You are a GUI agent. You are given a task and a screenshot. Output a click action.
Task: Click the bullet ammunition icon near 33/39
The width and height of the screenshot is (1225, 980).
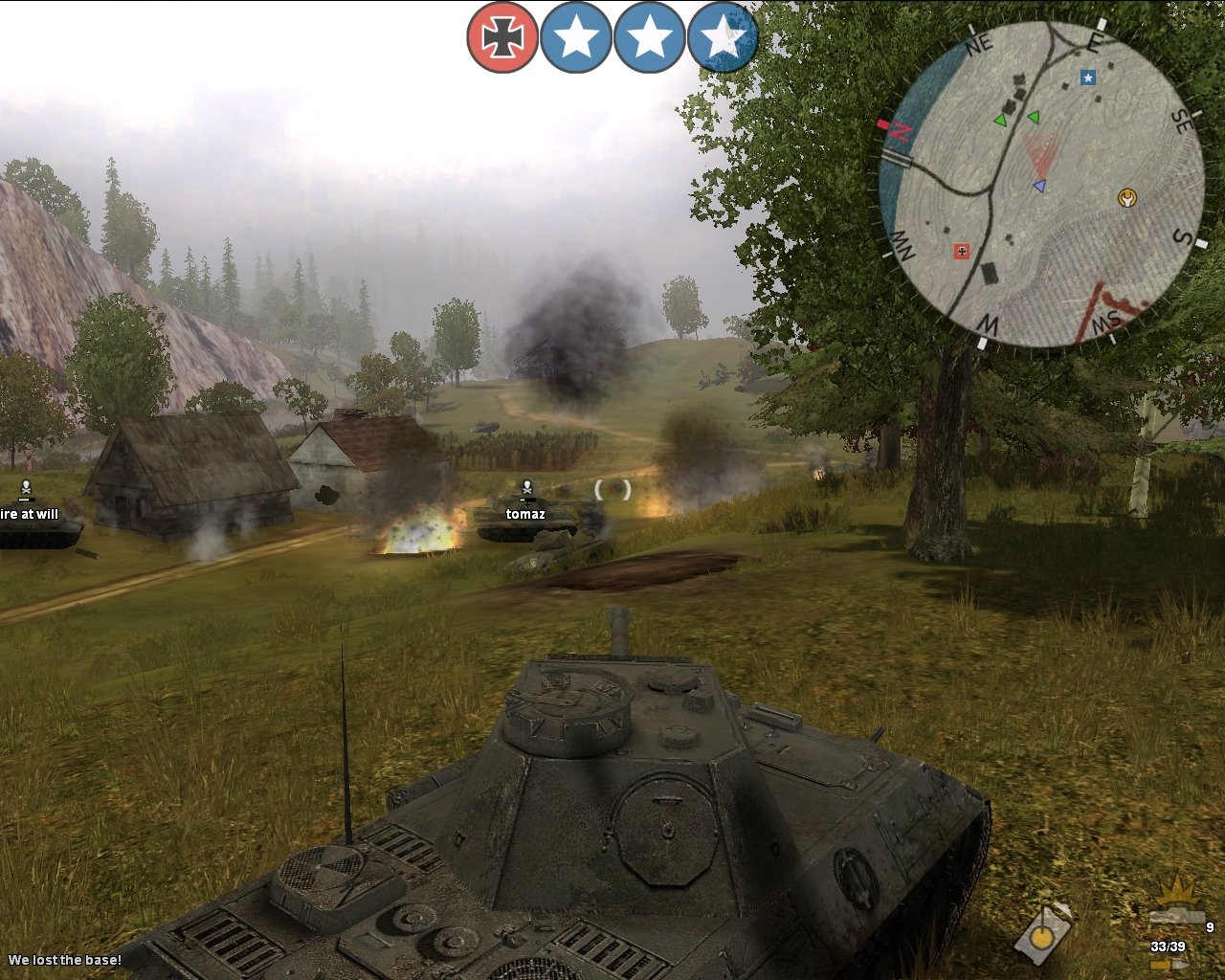point(1169,965)
